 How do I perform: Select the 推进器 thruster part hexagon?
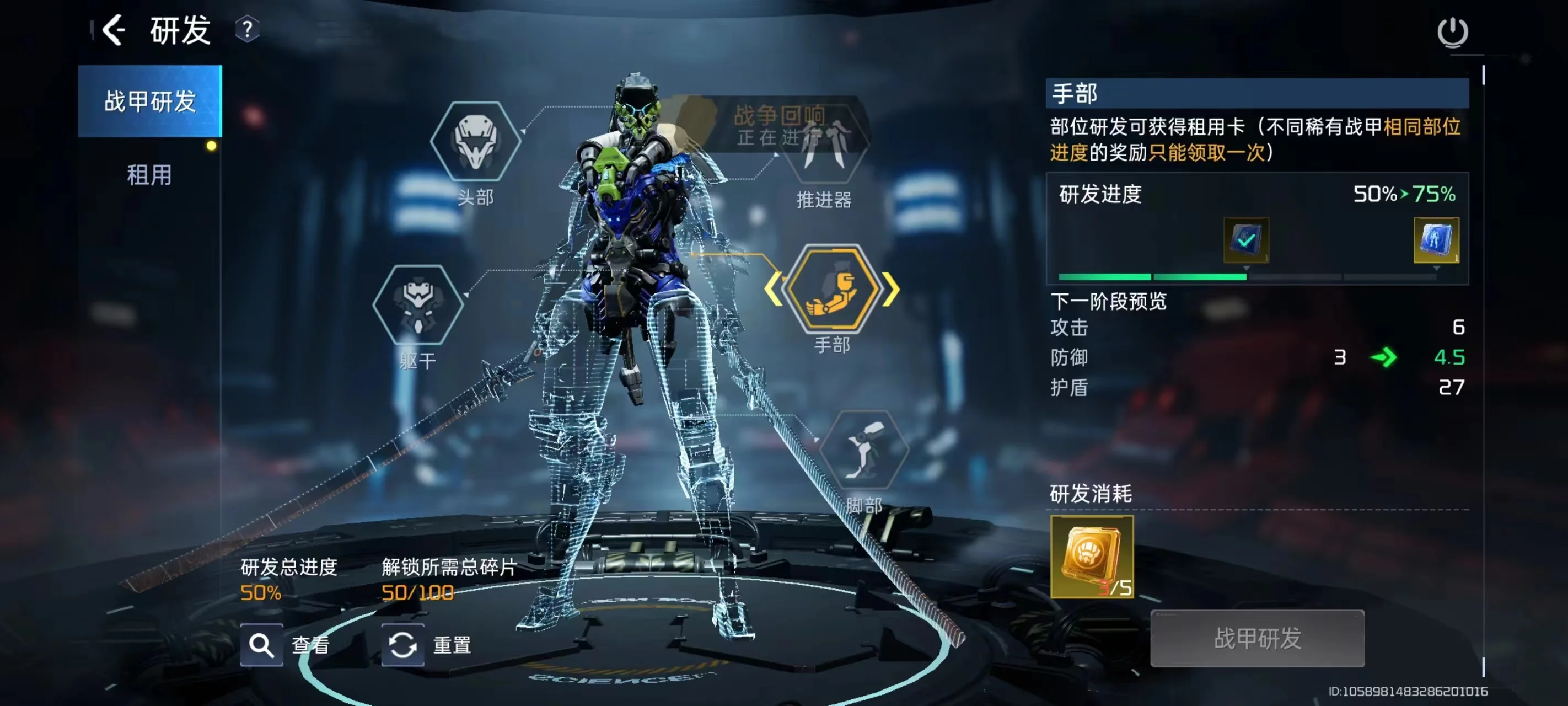824,146
